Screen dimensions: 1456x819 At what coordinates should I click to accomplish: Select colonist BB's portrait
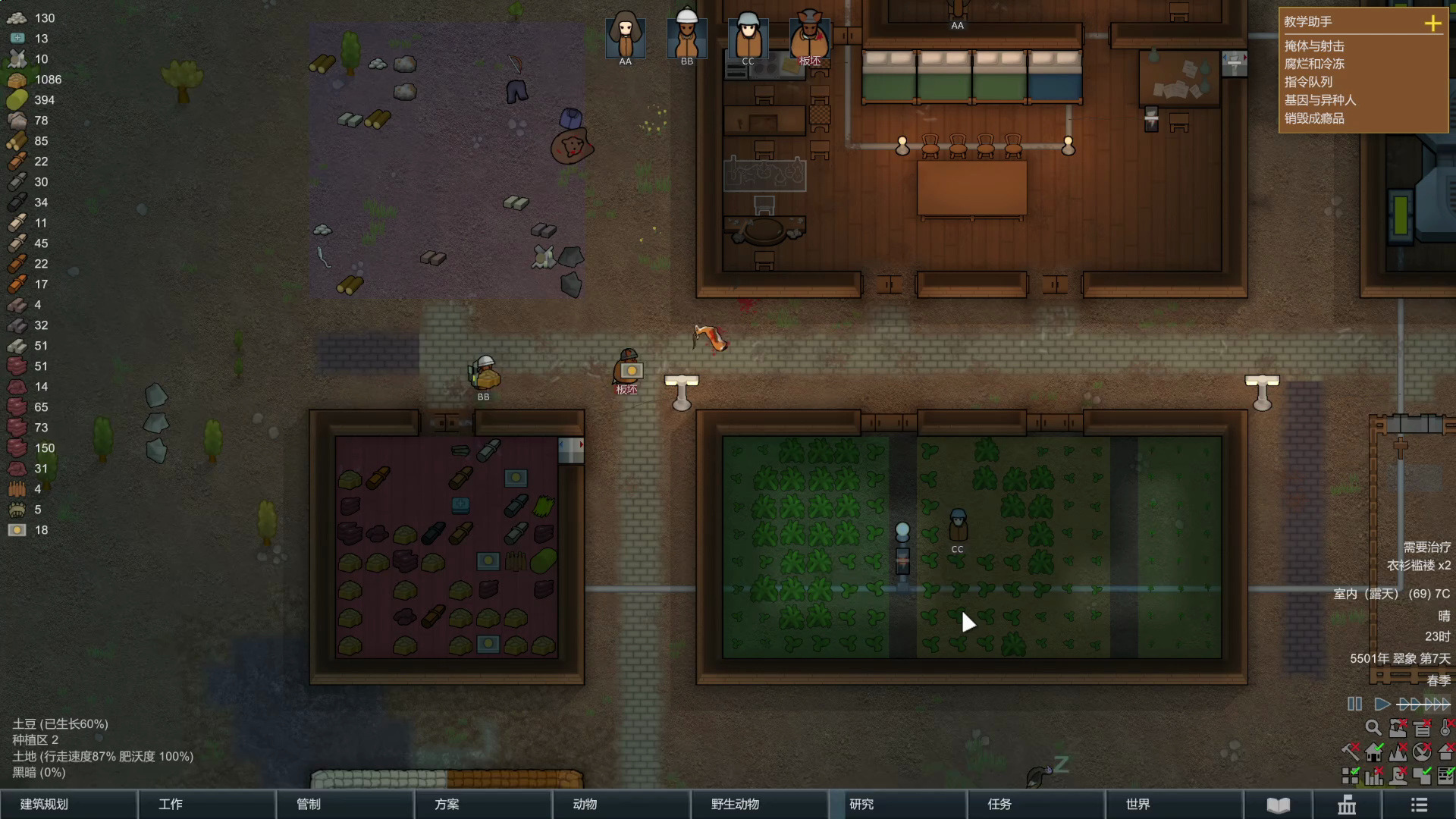pyautogui.click(x=687, y=36)
